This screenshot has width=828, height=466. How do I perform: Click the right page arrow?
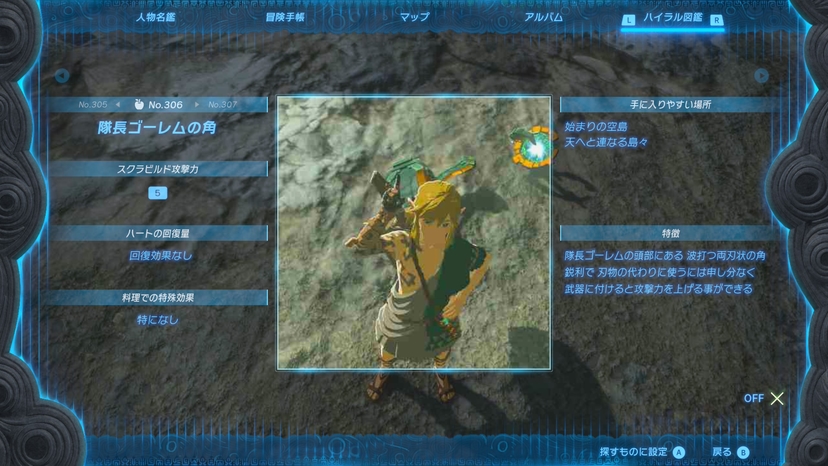coord(762,76)
